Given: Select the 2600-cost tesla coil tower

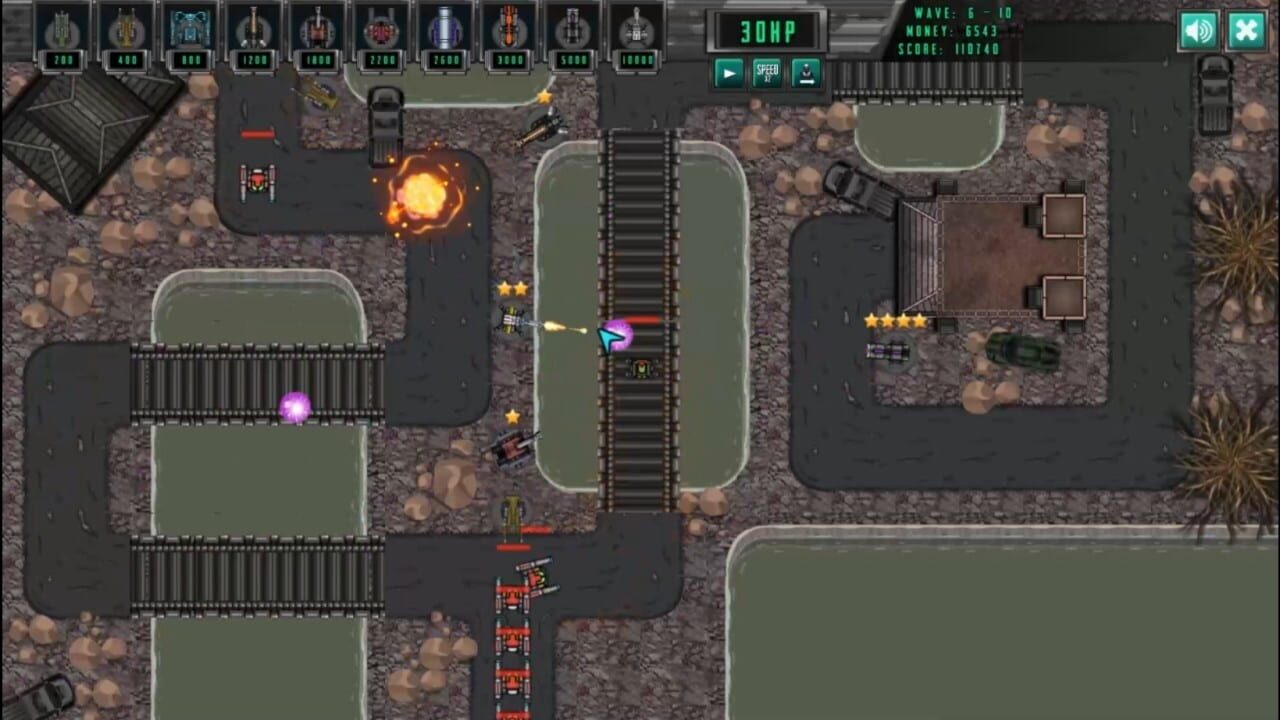Looking at the screenshot, I should coord(443,31).
